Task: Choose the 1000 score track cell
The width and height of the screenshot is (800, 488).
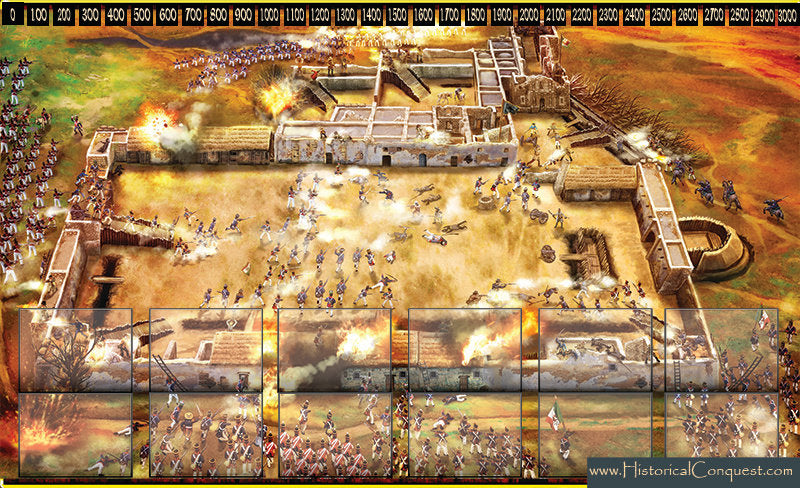Action: tap(268, 17)
